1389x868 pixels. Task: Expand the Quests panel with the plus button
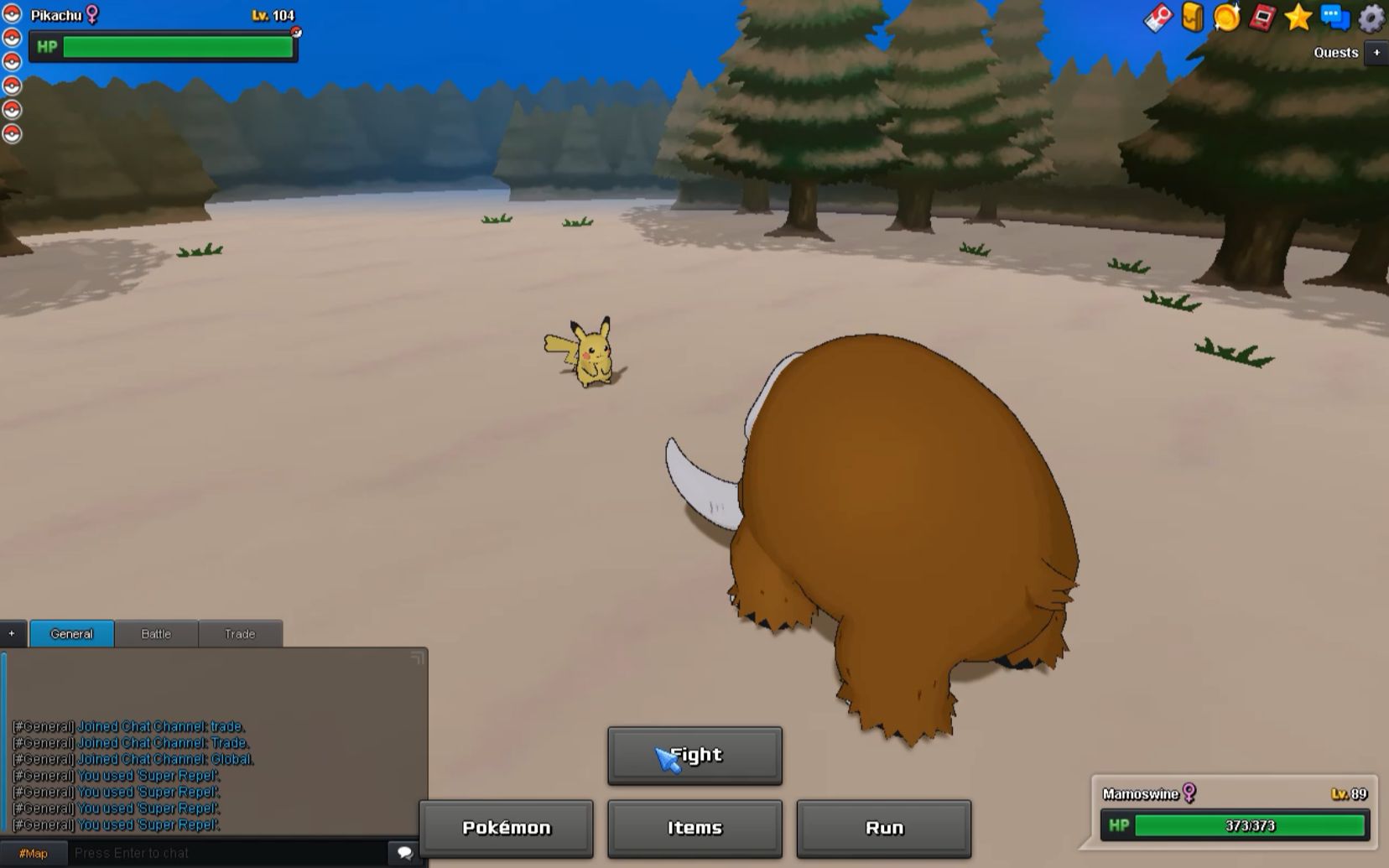click(1376, 52)
